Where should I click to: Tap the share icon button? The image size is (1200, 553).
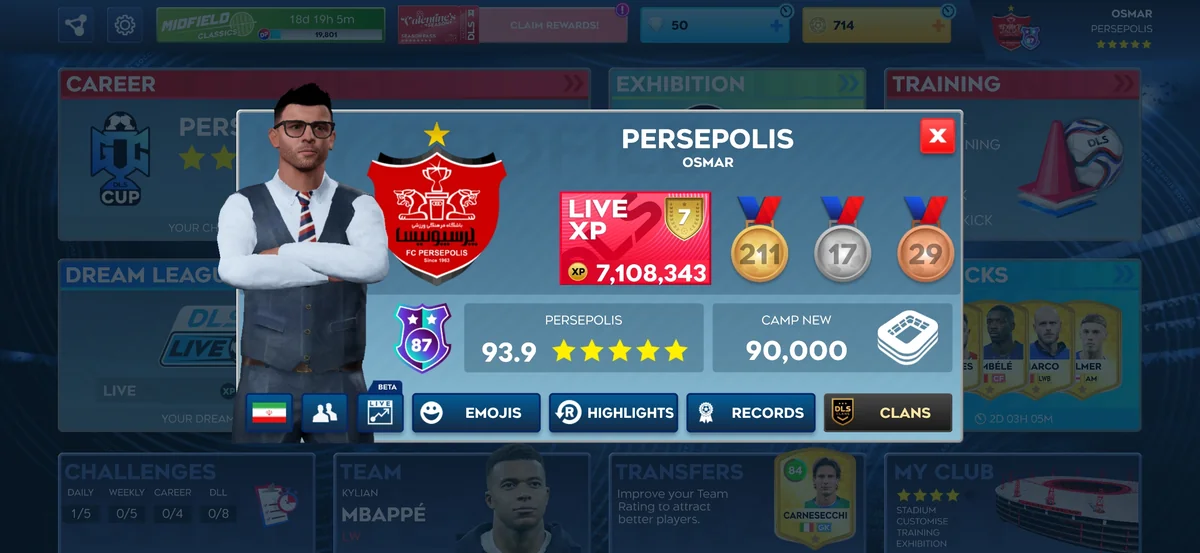click(x=76, y=25)
